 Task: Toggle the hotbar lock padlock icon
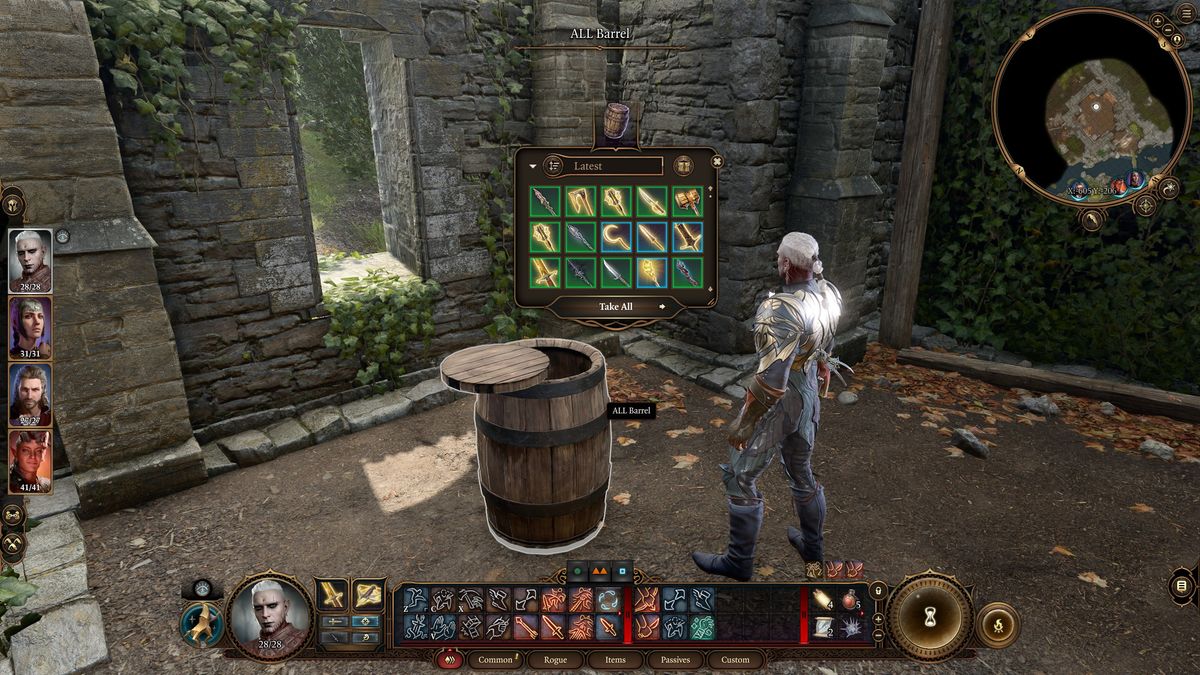click(878, 590)
